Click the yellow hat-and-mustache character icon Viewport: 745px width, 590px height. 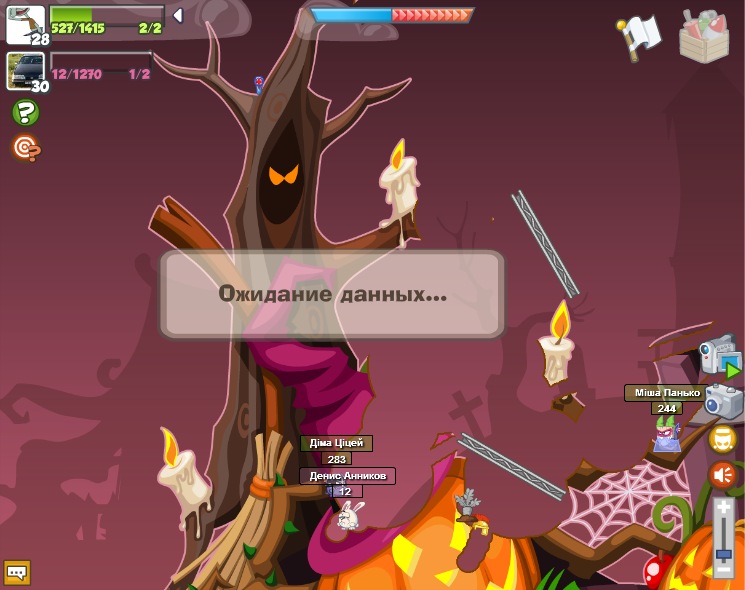722,439
